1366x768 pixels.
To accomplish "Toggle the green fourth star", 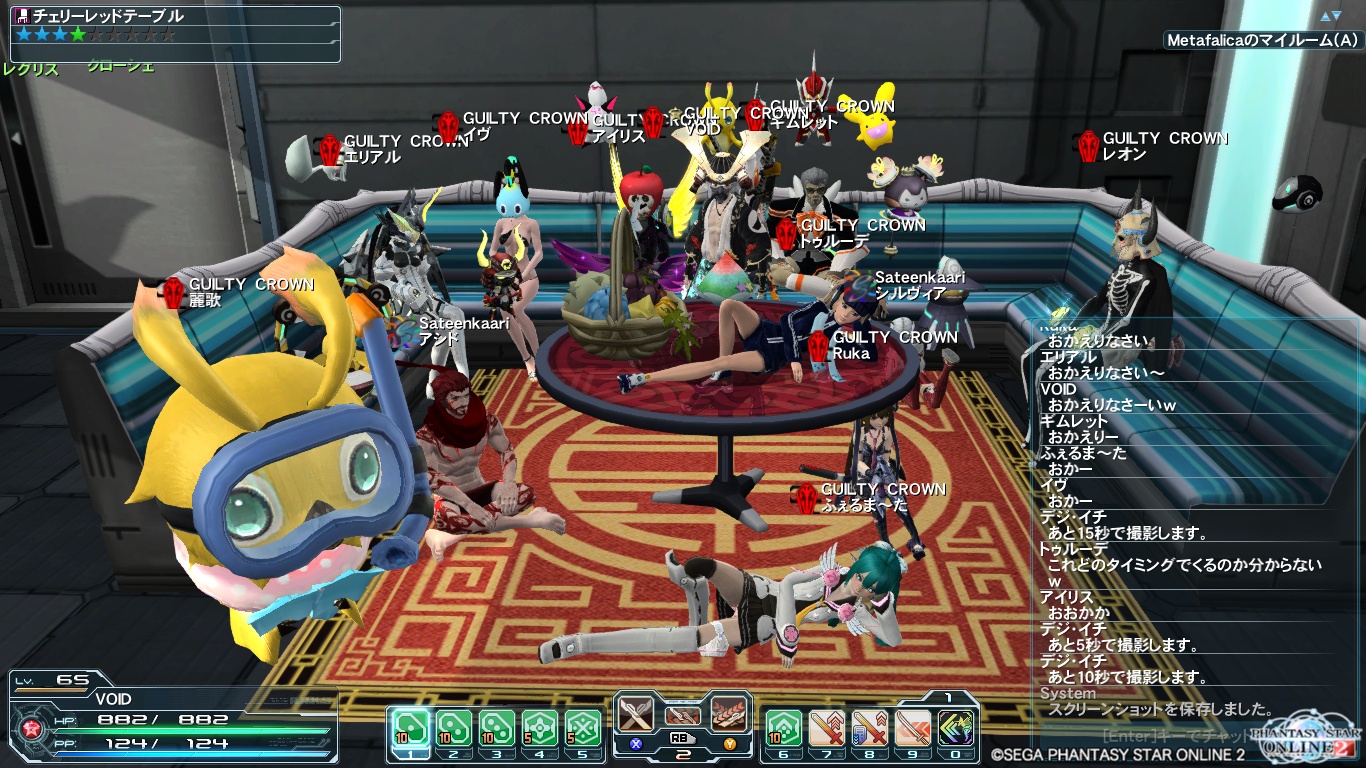I will (x=76, y=33).
